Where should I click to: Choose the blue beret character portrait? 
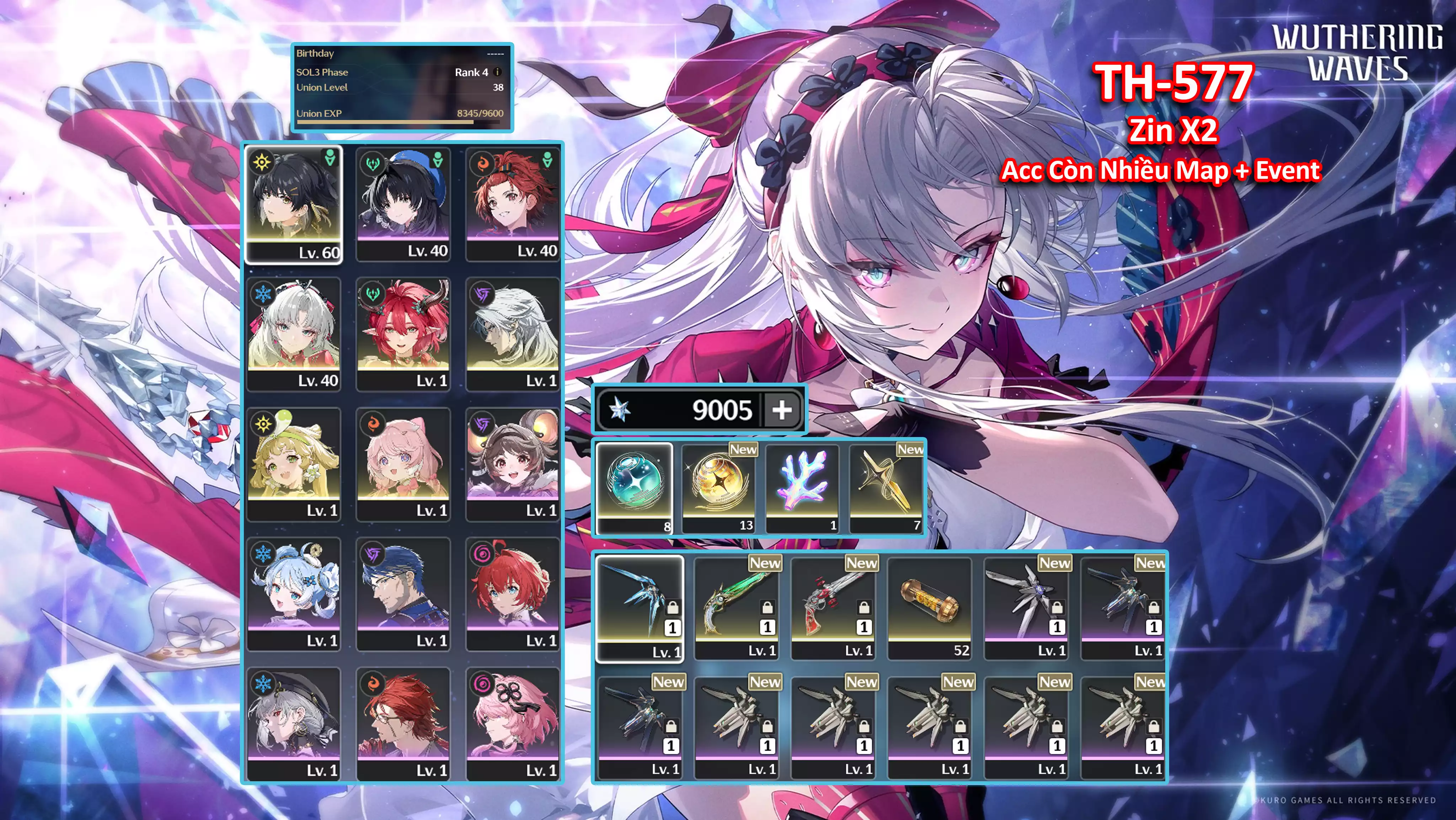click(x=403, y=204)
